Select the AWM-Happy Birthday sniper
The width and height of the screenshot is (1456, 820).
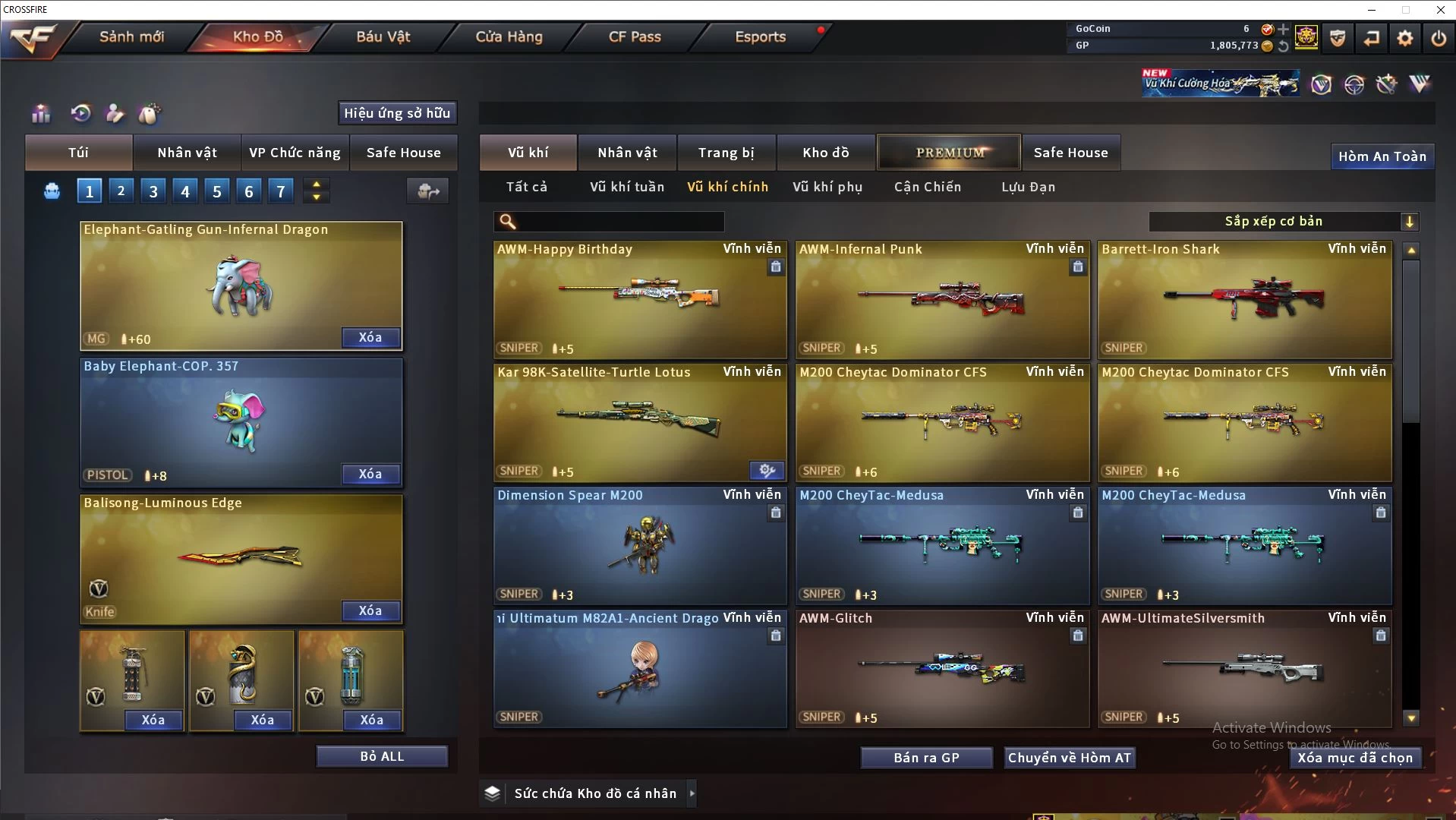639,300
